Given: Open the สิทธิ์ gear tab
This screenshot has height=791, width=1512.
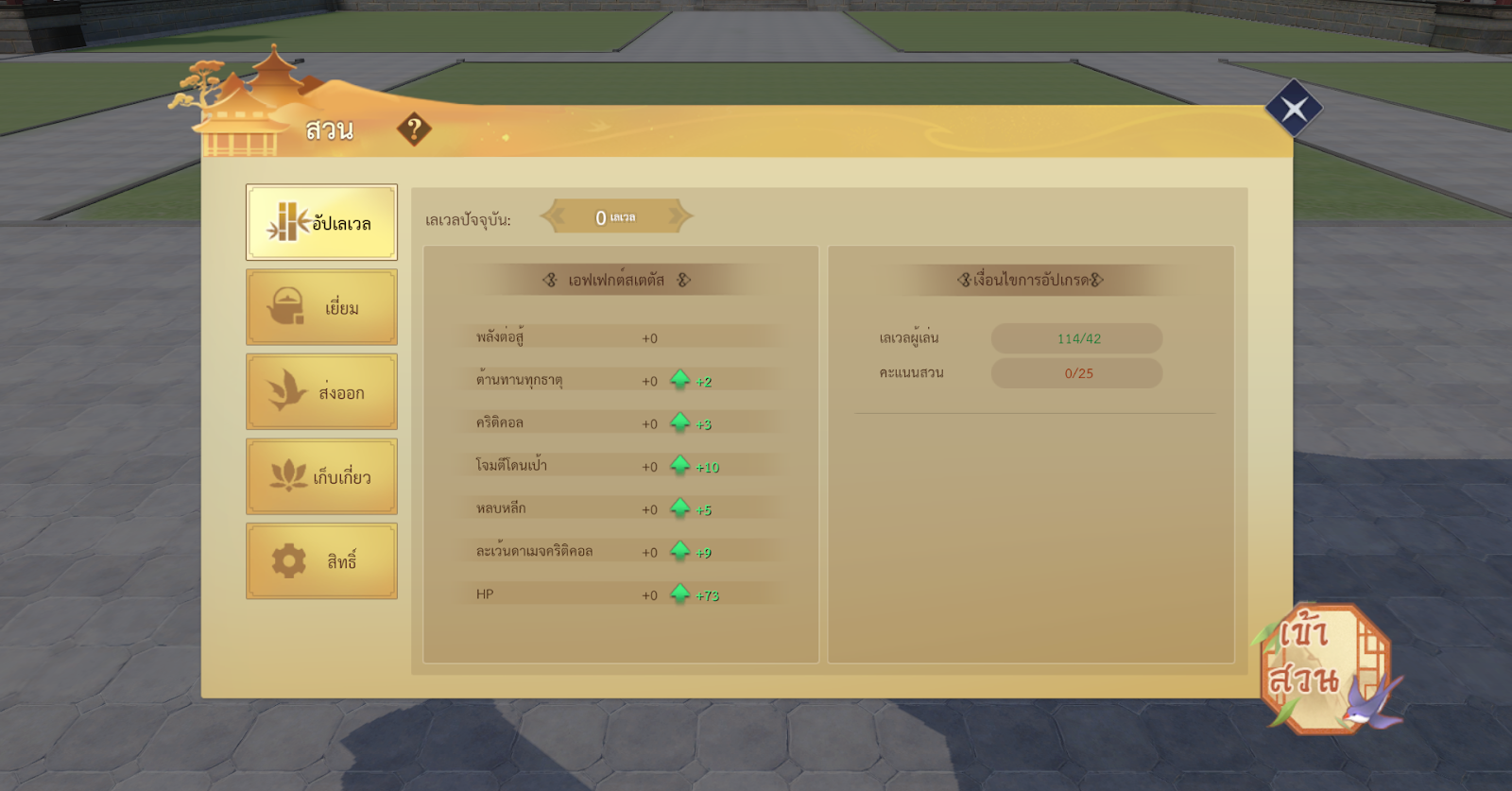Looking at the screenshot, I should click(x=321, y=561).
